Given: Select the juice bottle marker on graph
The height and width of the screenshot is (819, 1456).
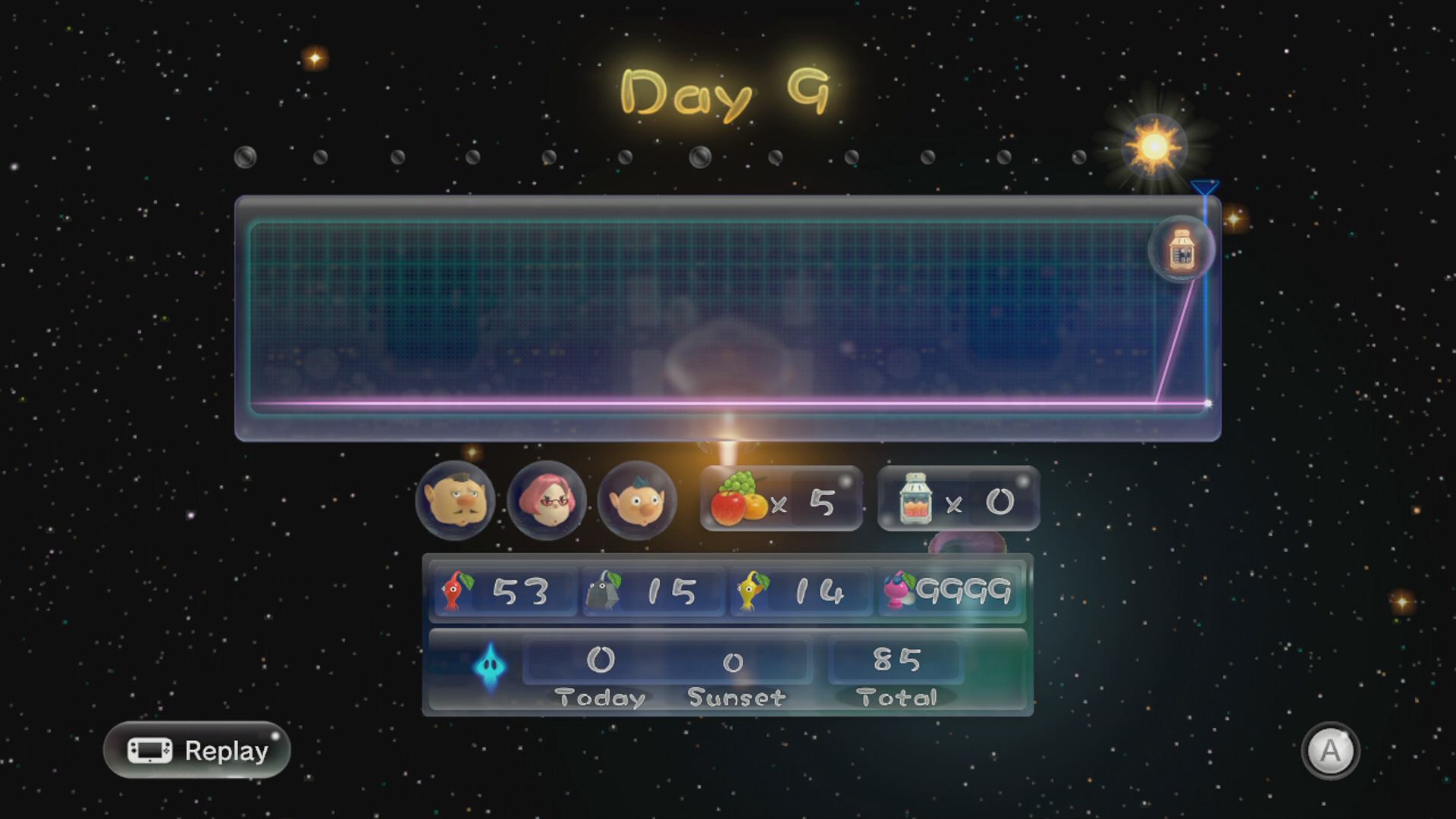Looking at the screenshot, I should coord(1181,249).
